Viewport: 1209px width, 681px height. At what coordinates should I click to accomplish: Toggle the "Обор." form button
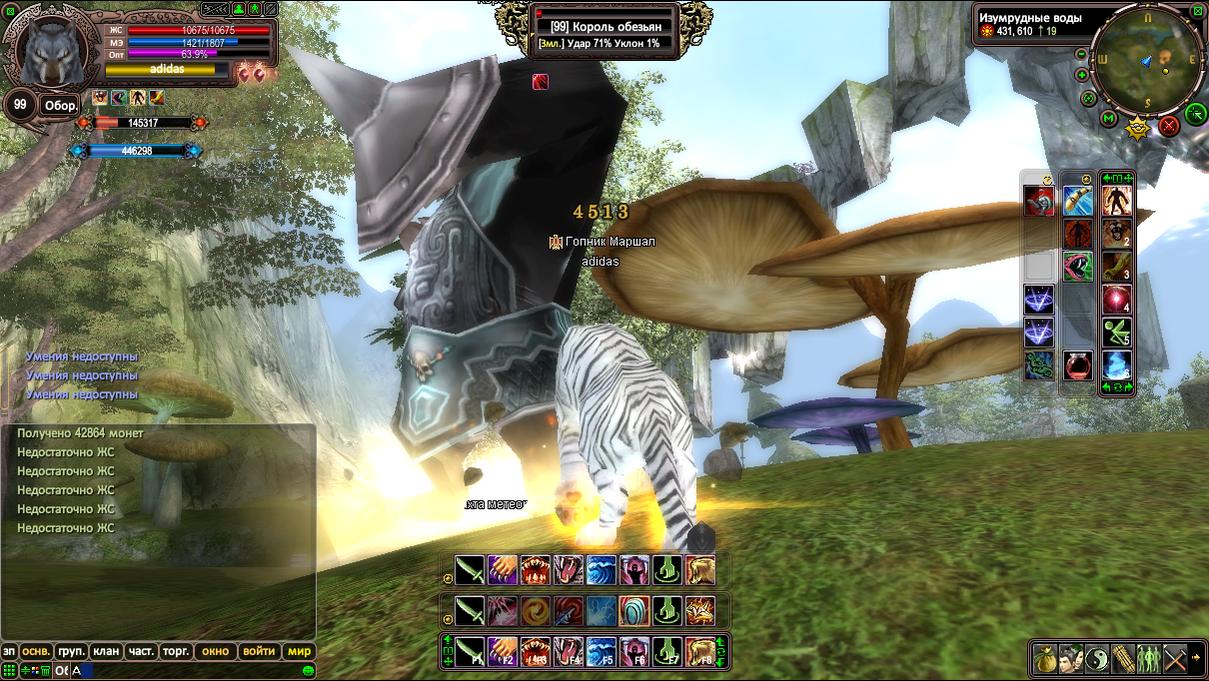[x=60, y=106]
